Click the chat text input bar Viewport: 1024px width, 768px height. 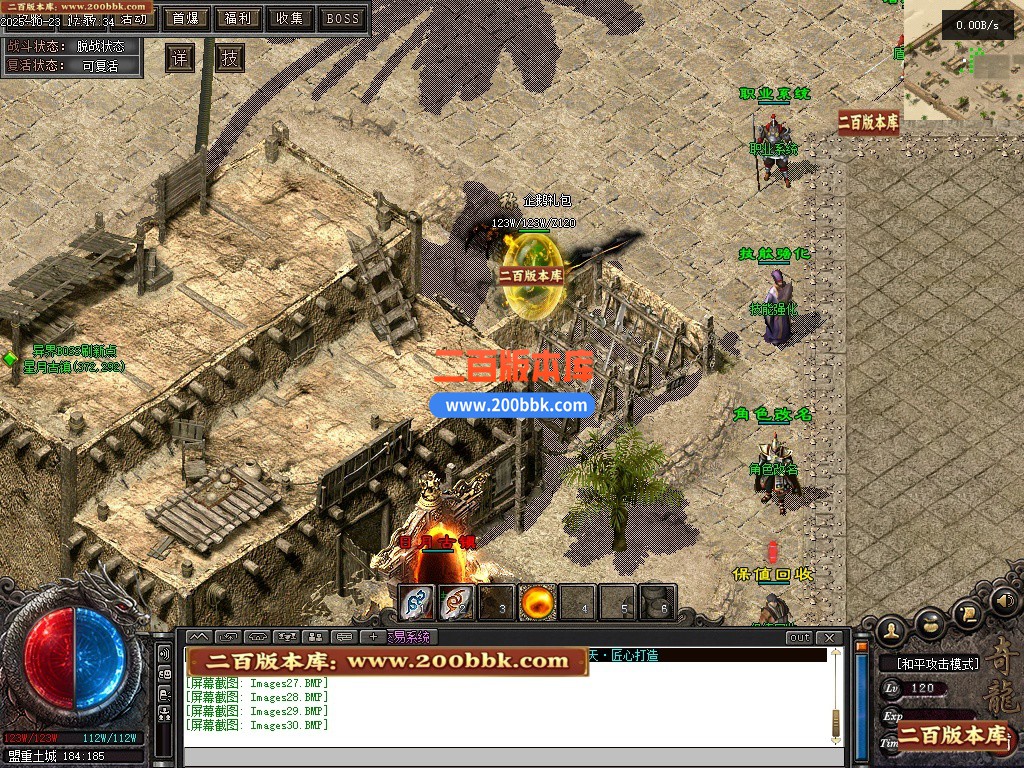(510, 757)
